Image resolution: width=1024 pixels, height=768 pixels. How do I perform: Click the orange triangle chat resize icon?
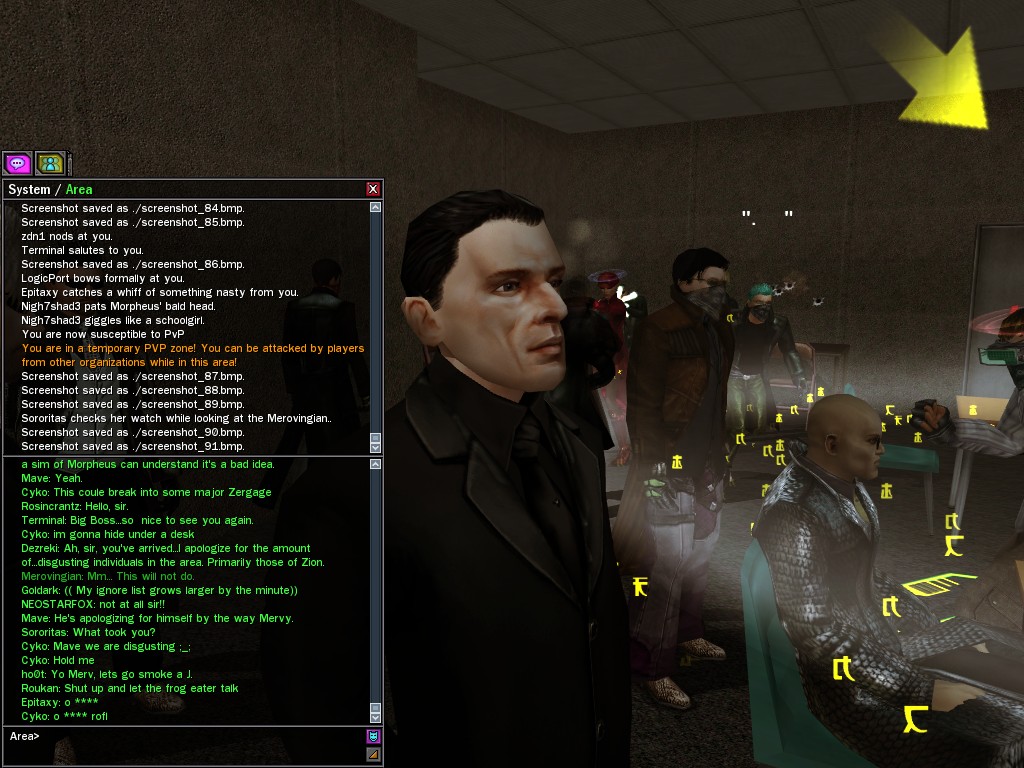373,754
